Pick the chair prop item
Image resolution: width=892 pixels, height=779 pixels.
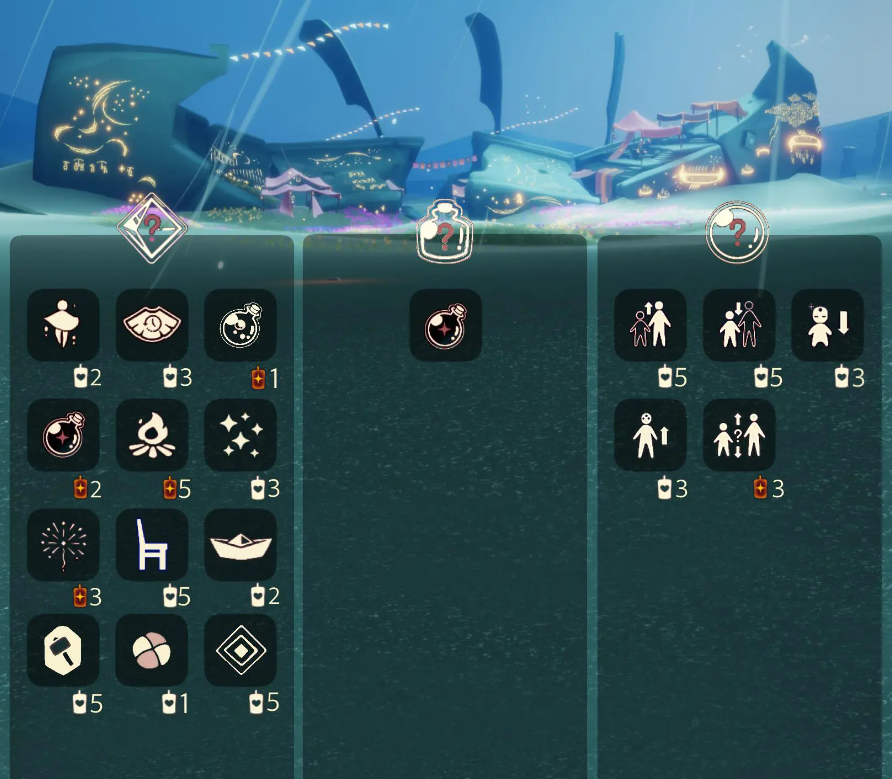click(152, 545)
